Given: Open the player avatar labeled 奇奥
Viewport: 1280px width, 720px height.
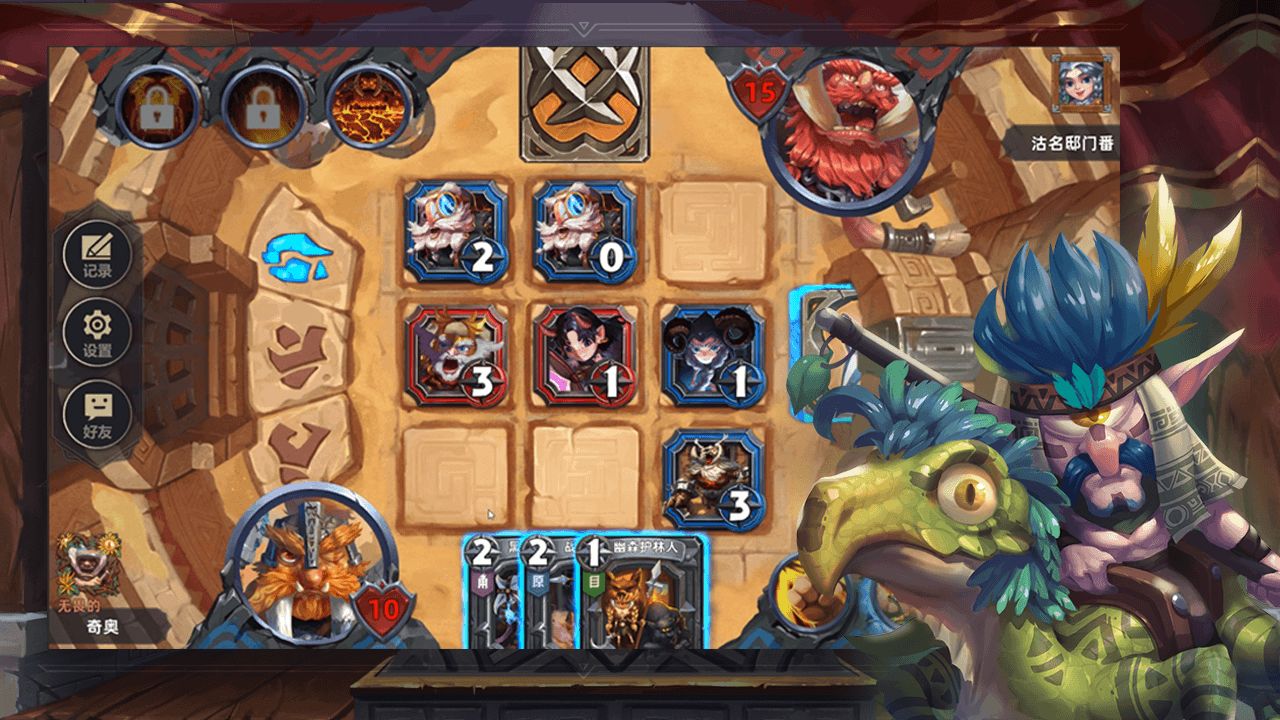Looking at the screenshot, I should (x=85, y=565).
